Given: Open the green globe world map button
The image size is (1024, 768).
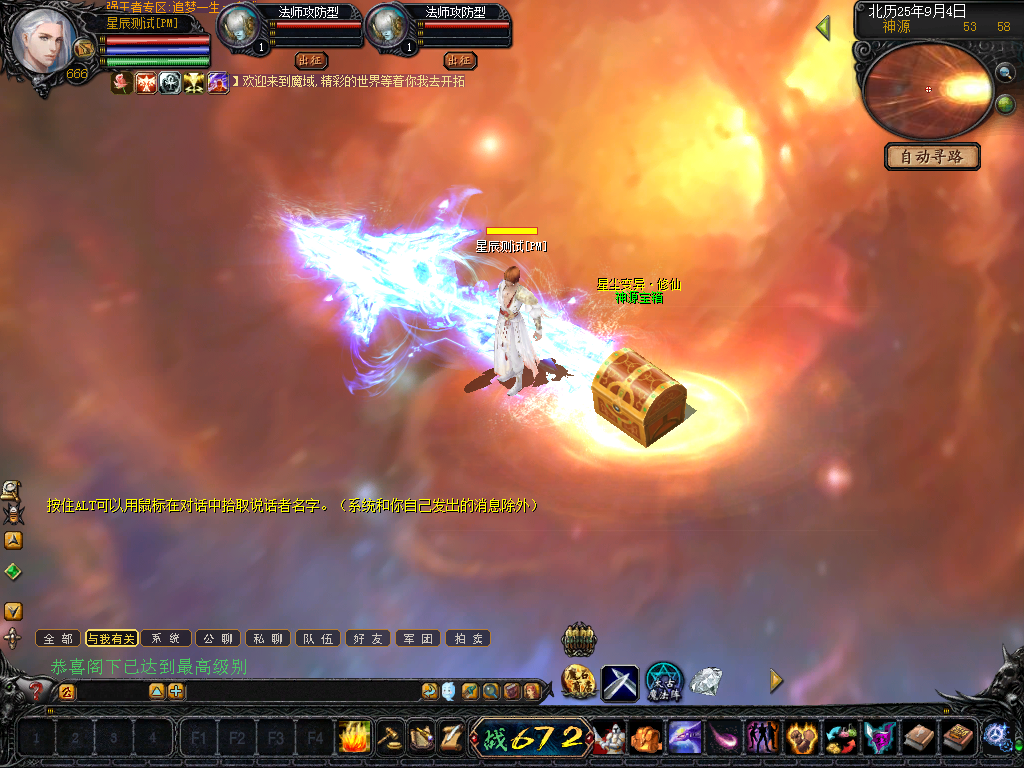Looking at the screenshot, I should click(1005, 104).
